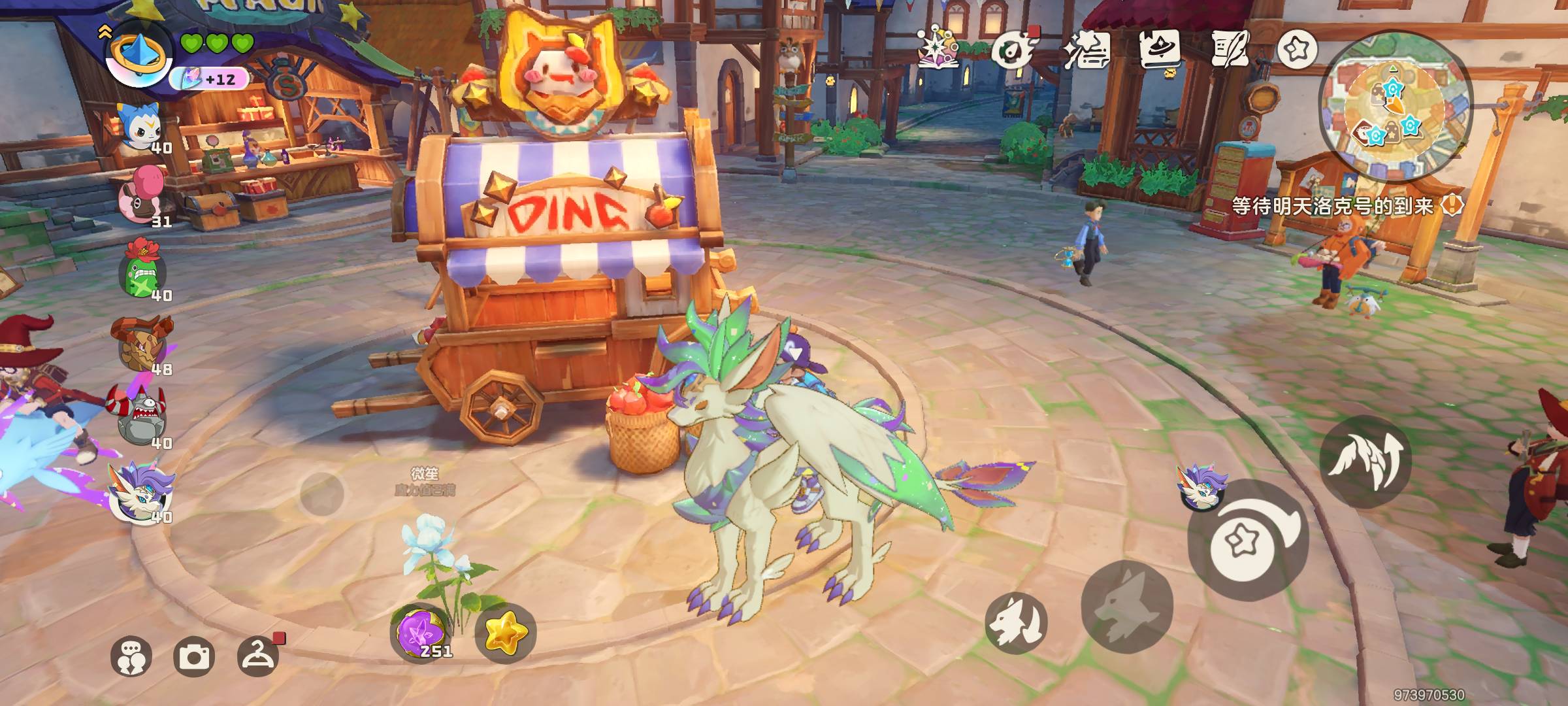Screen dimensions: 1568x706
Task: Open the round creature icon with red dot
Action: pyautogui.click(x=1011, y=50)
